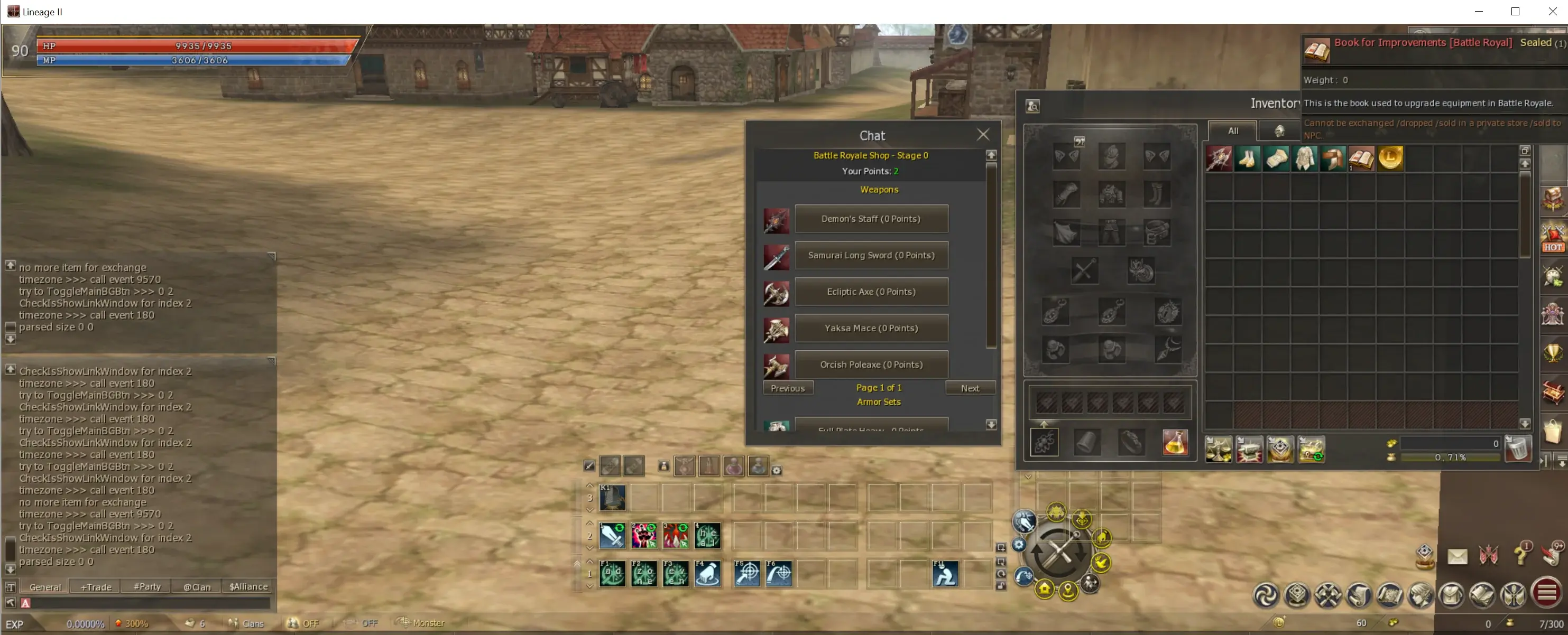Viewport: 1568px width, 635px height.
Task: Switch to the +Trade chat tab
Action: 96,587
